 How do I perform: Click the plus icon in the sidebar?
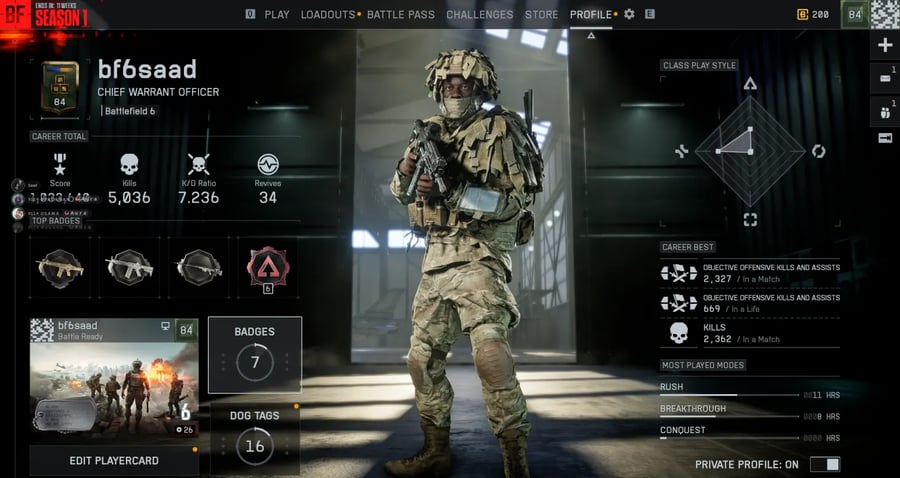point(885,45)
